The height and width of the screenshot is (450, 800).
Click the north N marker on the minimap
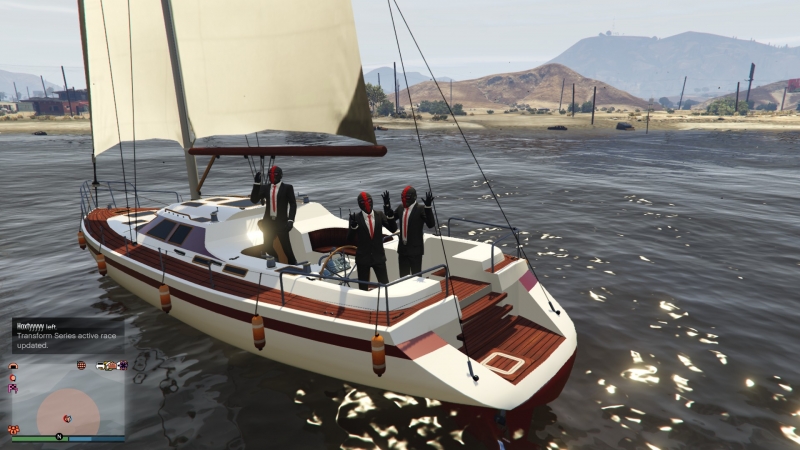pos(60,438)
